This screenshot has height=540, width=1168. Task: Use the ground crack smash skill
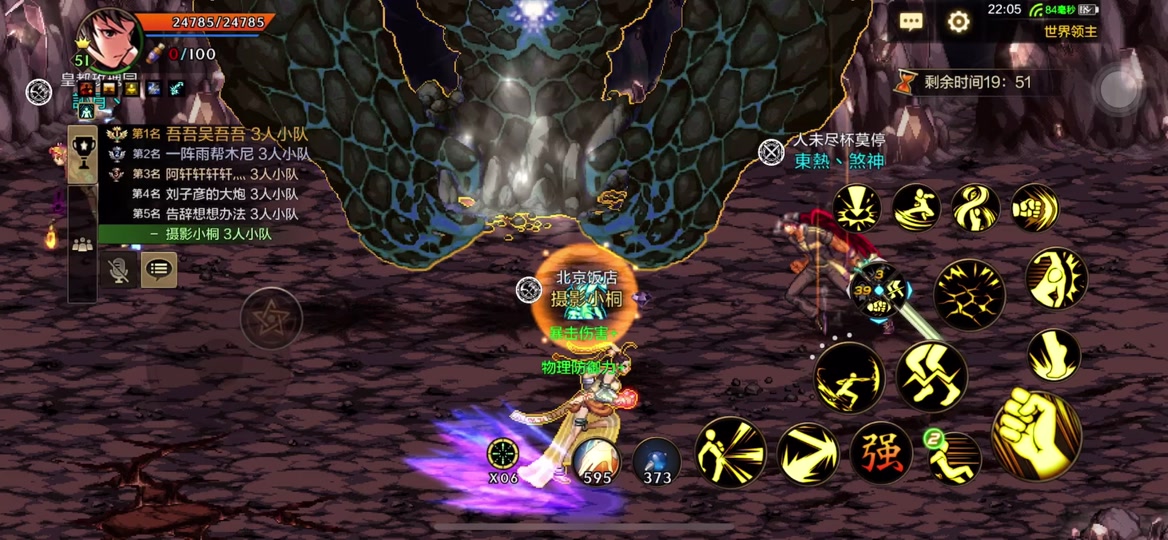point(969,294)
